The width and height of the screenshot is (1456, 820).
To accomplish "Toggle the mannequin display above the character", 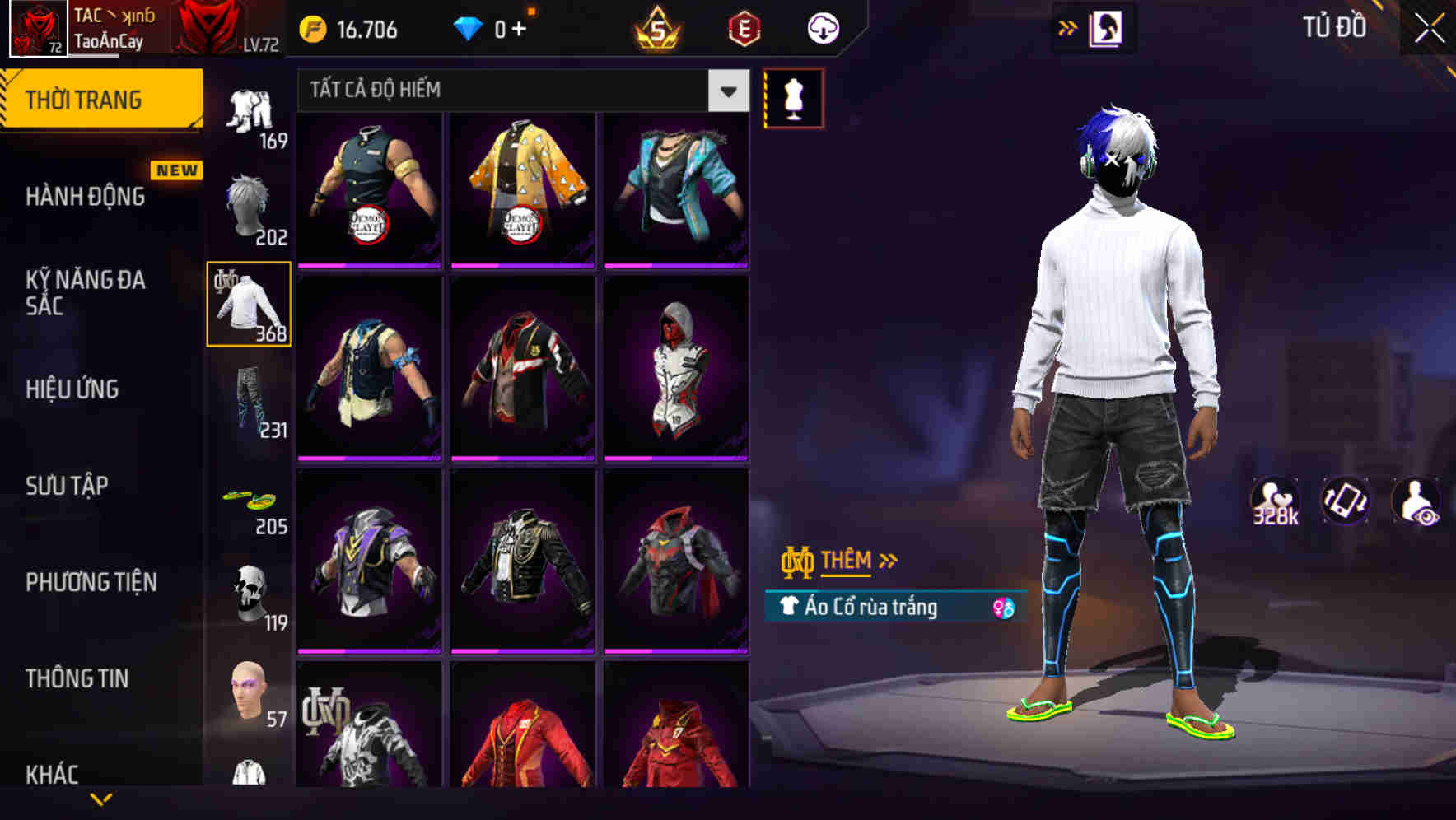I will click(793, 97).
